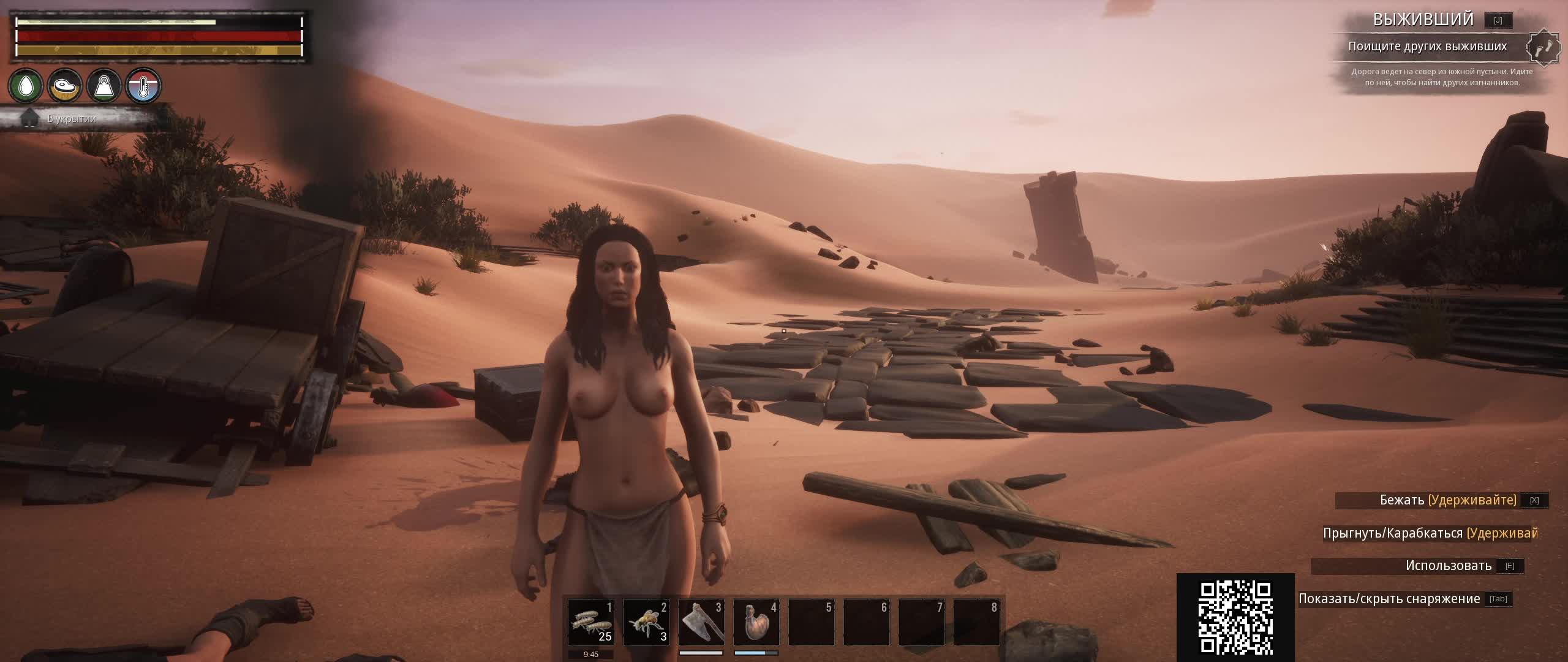Screen dimensions: 1568x662
Task: Click the QR code overlay
Action: [x=1235, y=617]
